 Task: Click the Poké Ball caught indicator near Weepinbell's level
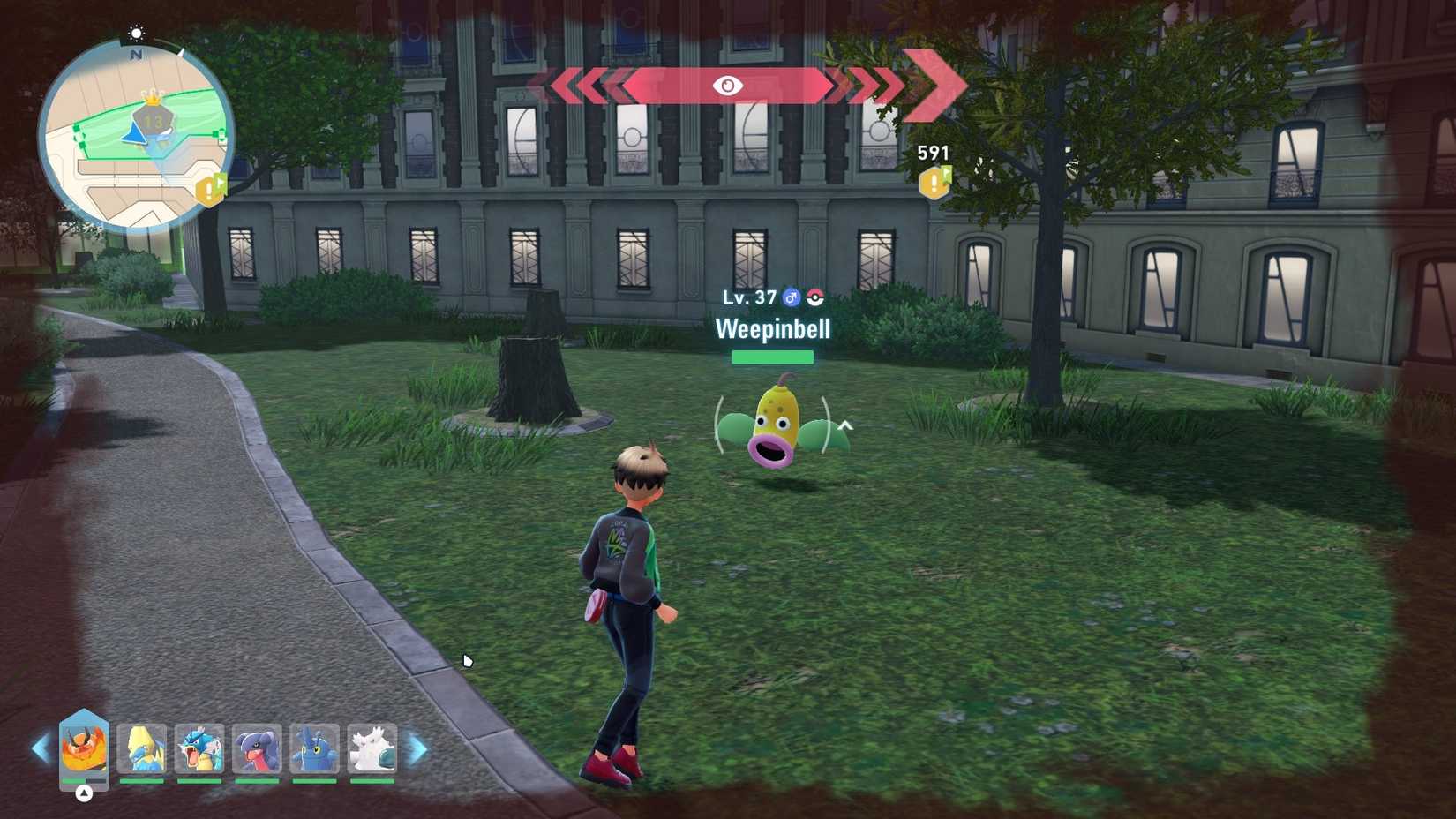point(815,298)
